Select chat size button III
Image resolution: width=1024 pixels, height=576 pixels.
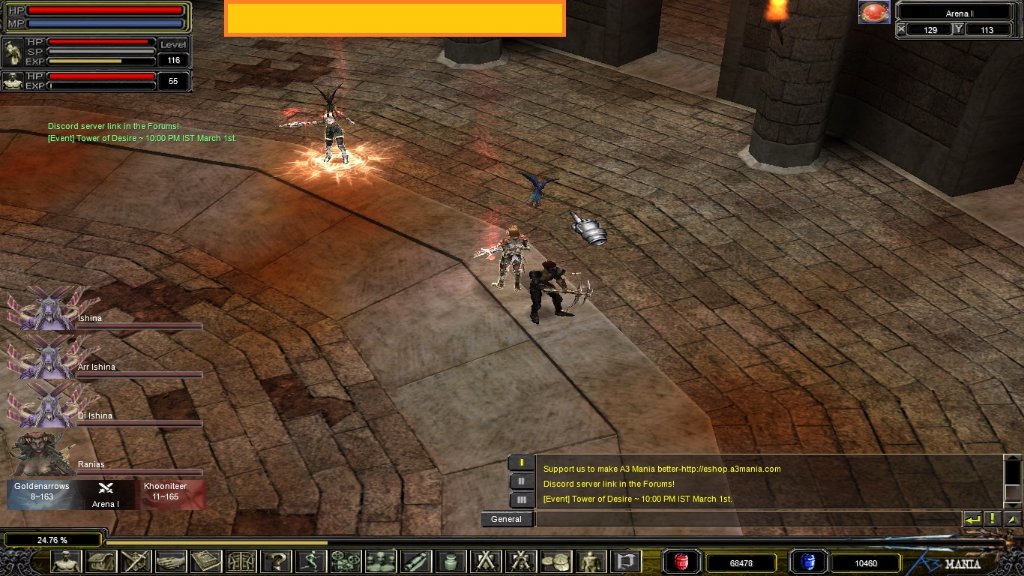(521, 499)
